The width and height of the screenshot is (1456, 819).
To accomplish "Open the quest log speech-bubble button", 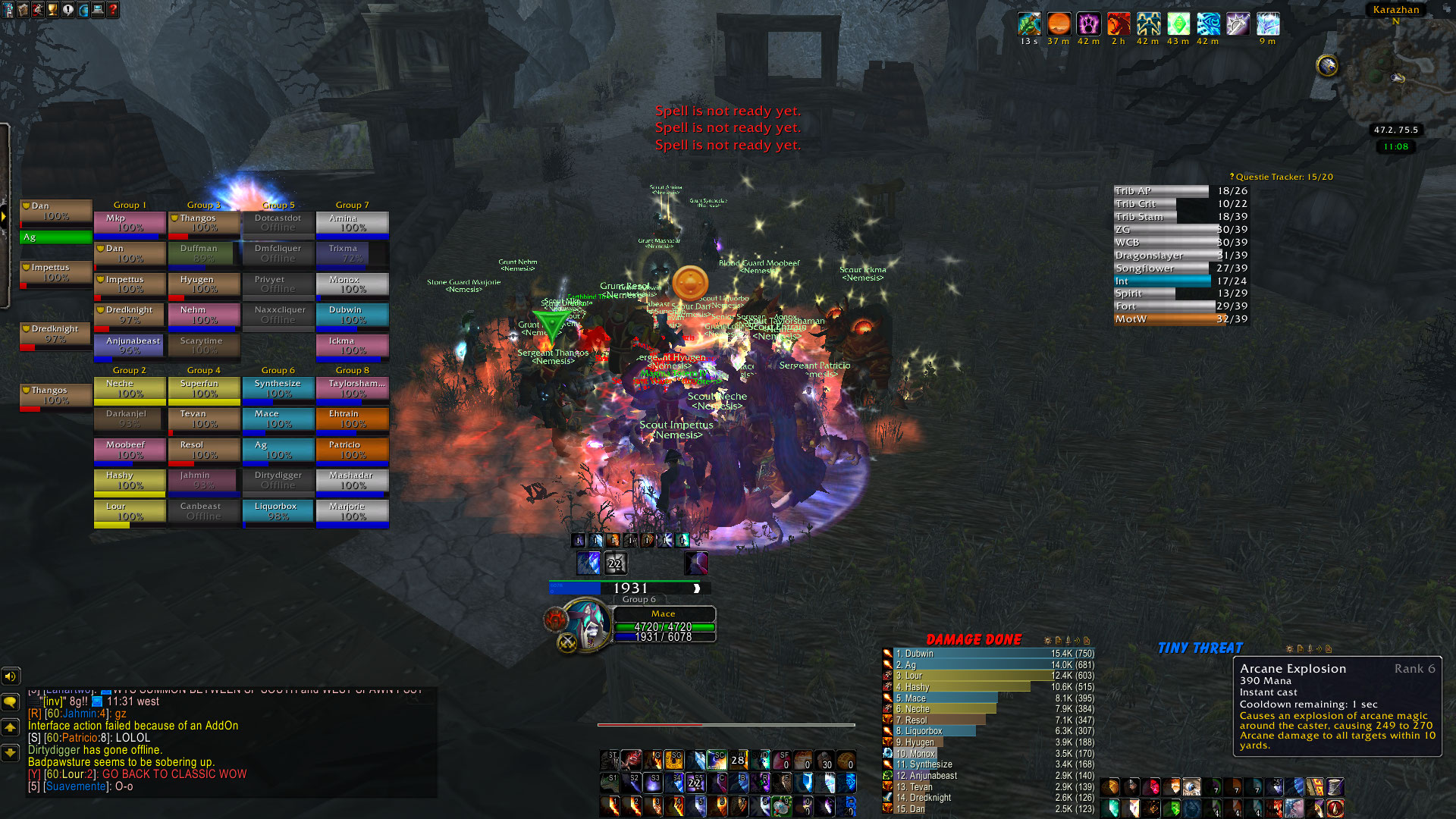I will pos(68,10).
